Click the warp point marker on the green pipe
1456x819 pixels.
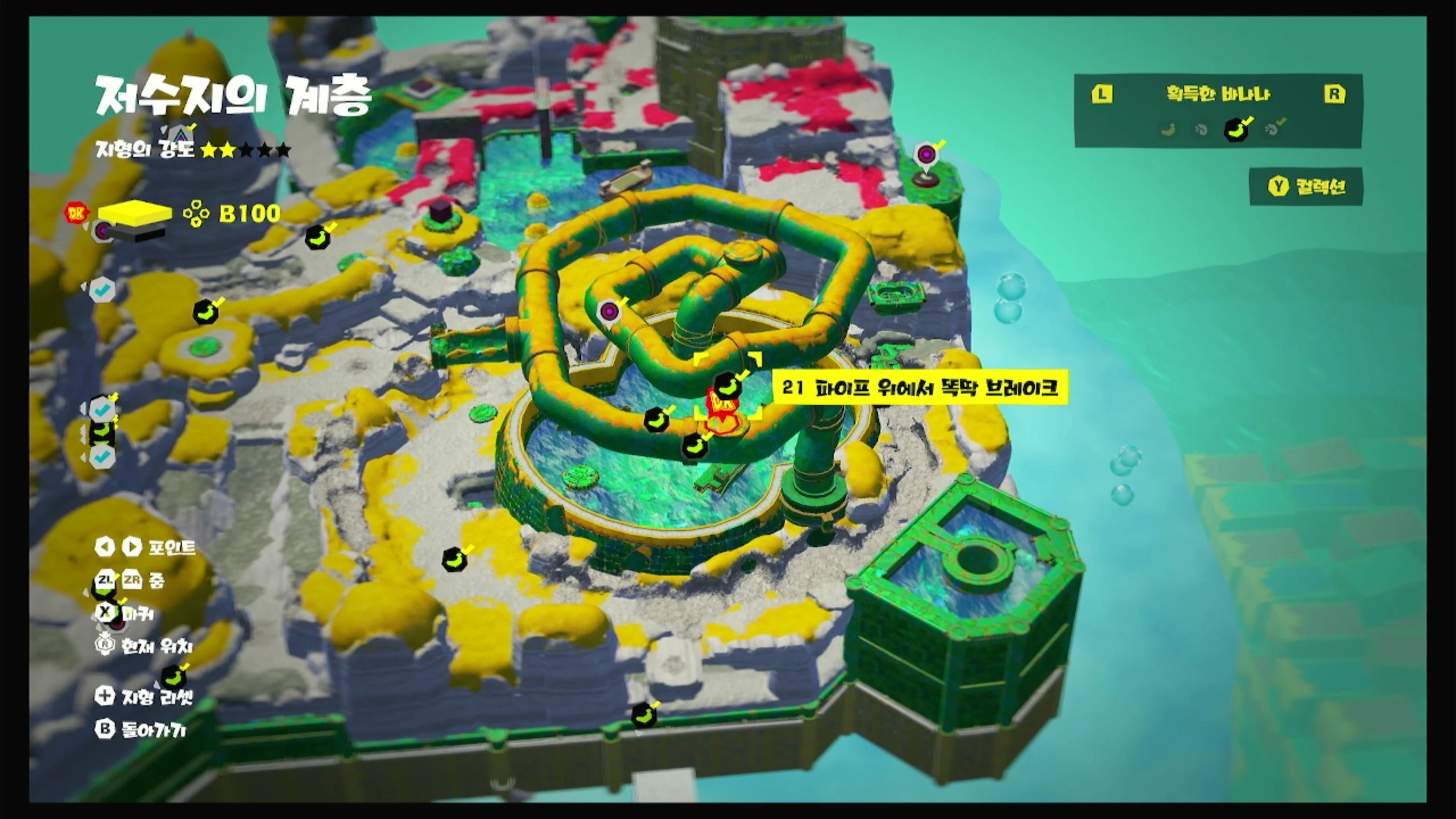tap(609, 312)
